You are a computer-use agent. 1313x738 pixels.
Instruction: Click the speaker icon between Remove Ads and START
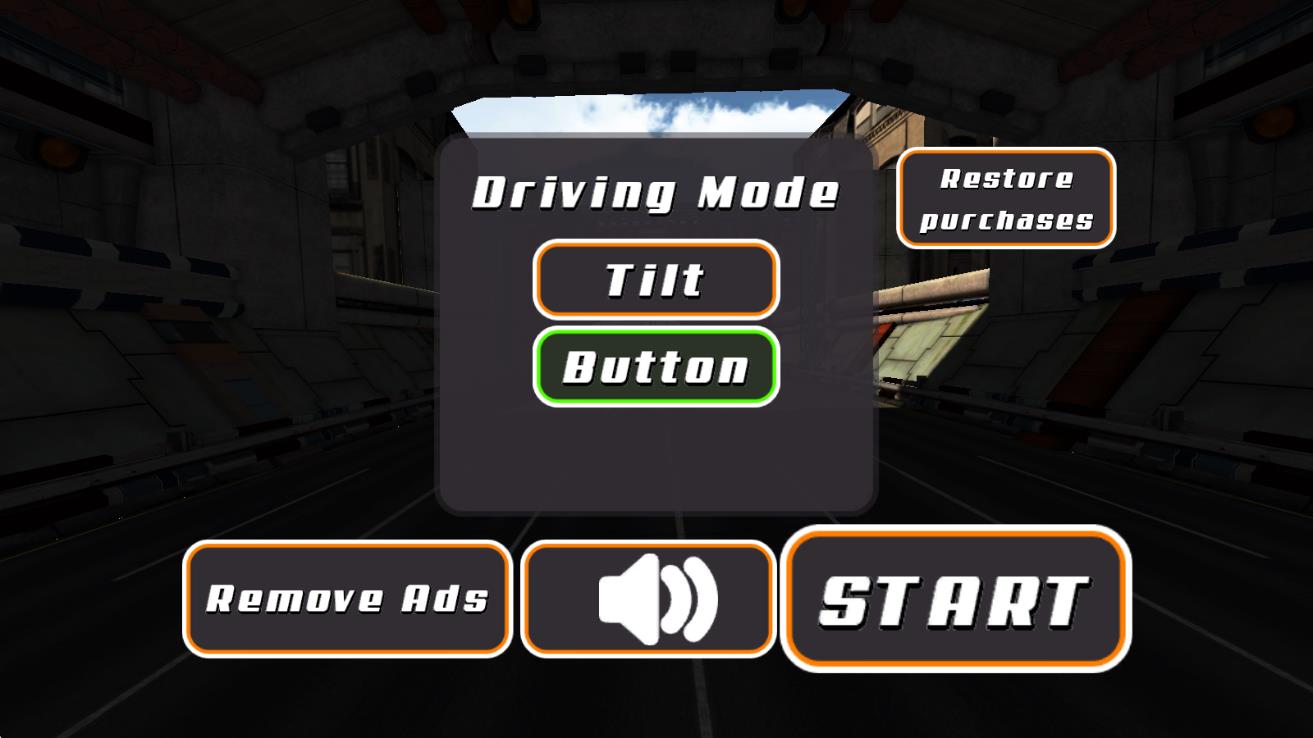point(647,598)
